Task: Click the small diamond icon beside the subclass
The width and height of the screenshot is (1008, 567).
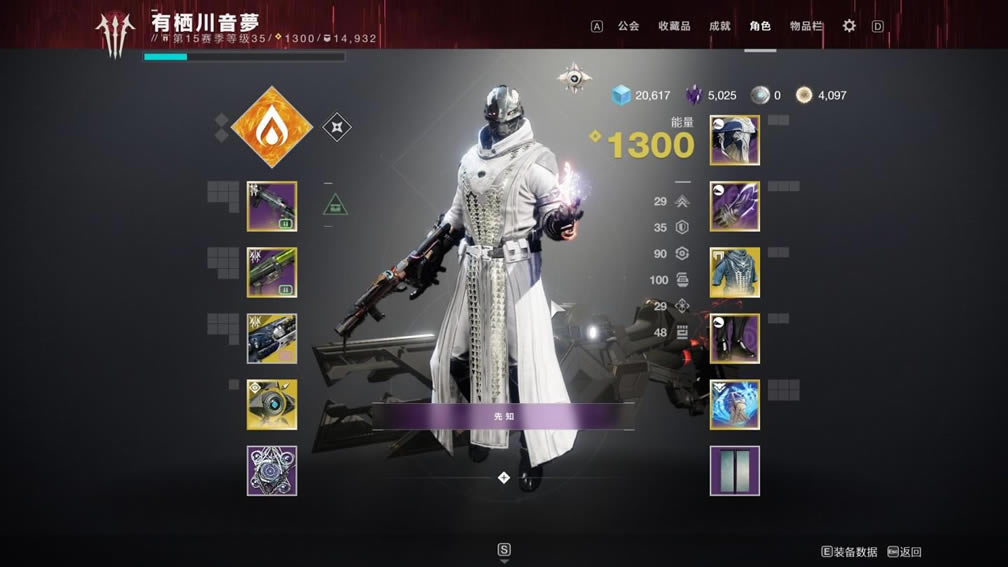Action: click(337, 127)
